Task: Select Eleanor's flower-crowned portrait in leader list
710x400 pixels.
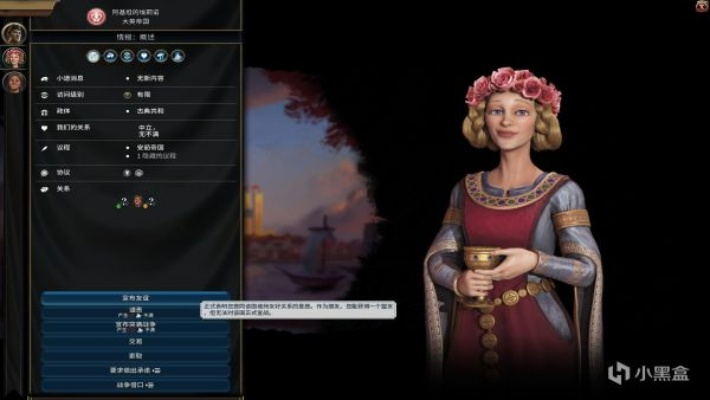Action: (x=15, y=57)
